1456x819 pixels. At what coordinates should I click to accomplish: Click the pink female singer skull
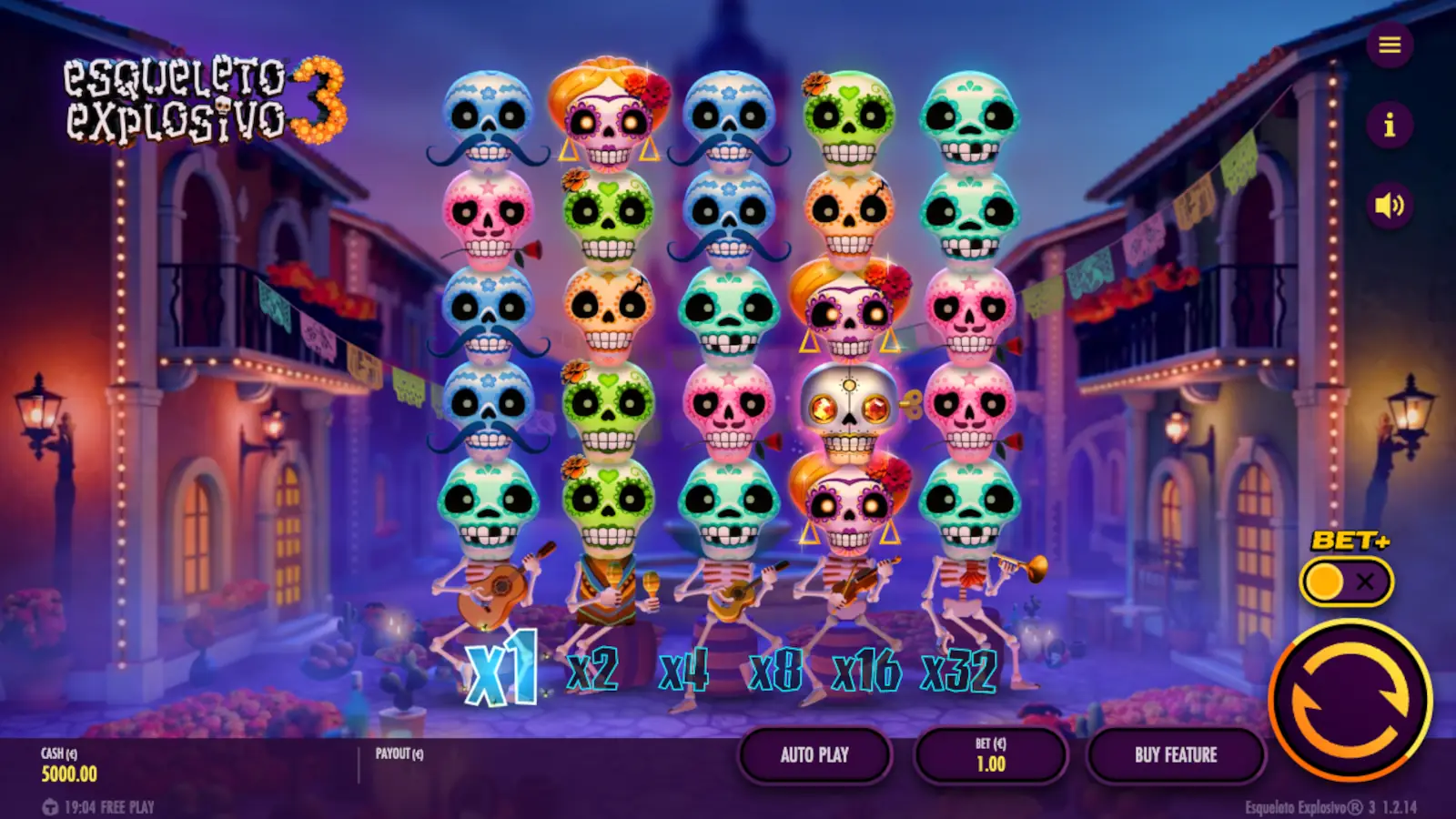608,114
